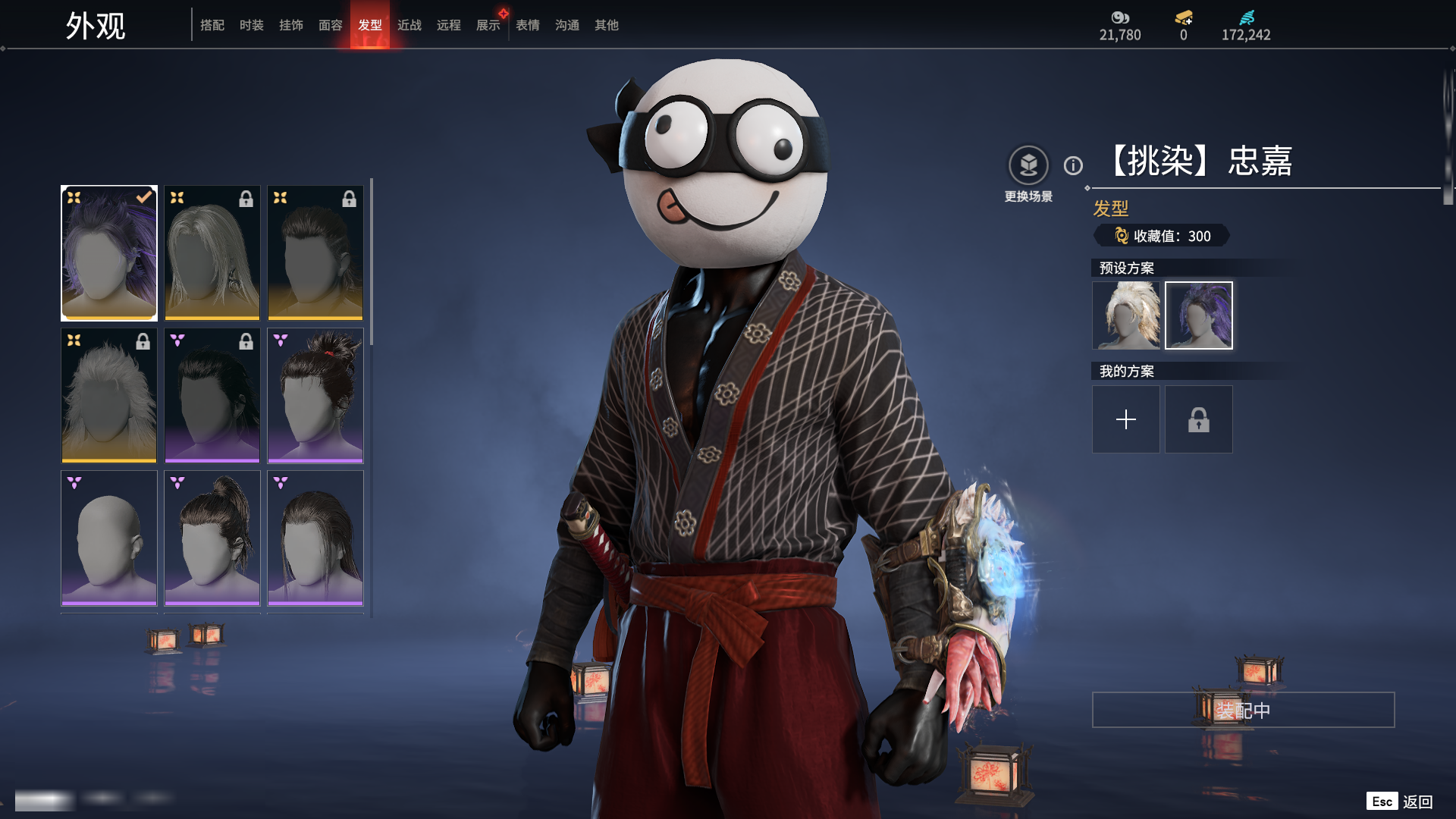
Task: Click the locked custom scheme slot
Action: click(x=1199, y=419)
